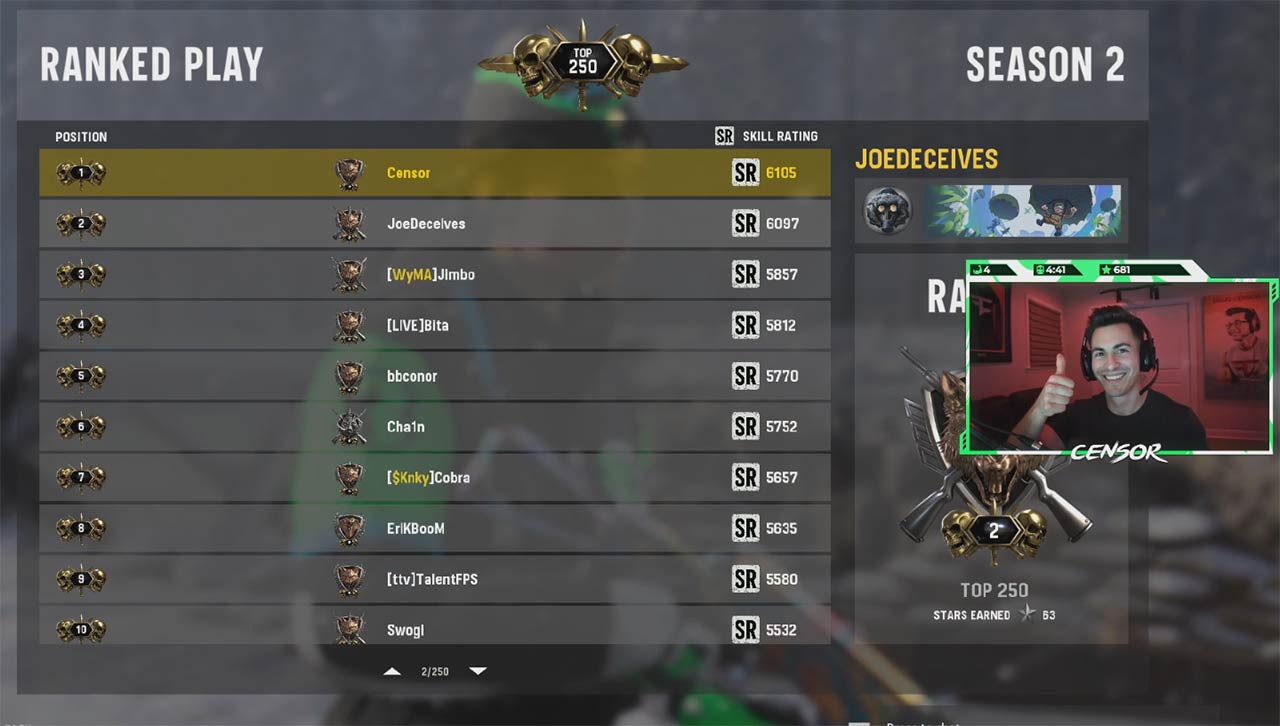Viewport: 1280px width, 726px height.
Task: Click the webcam video overlay
Action: pos(1120,370)
